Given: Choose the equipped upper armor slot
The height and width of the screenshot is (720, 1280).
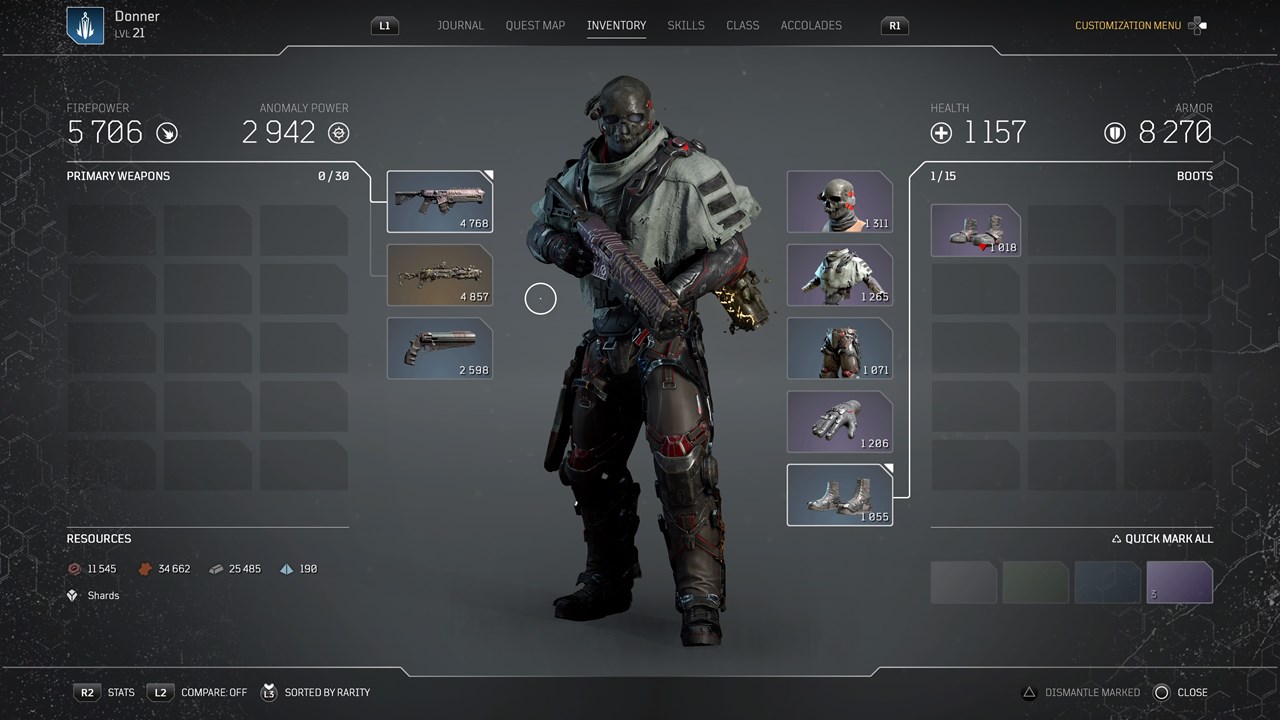Looking at the screenshot, I should click(839, 275).
